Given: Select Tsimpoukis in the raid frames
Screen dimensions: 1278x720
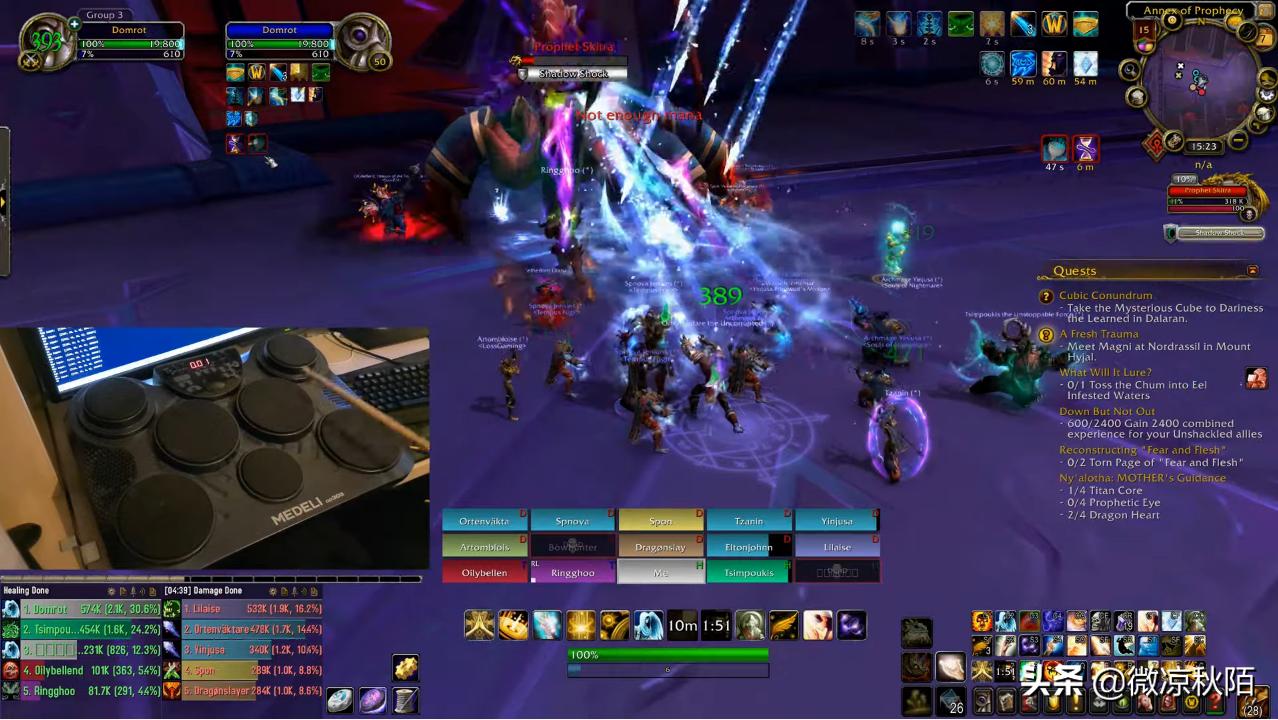Looking at the screenshot, I should coord(749,573).
